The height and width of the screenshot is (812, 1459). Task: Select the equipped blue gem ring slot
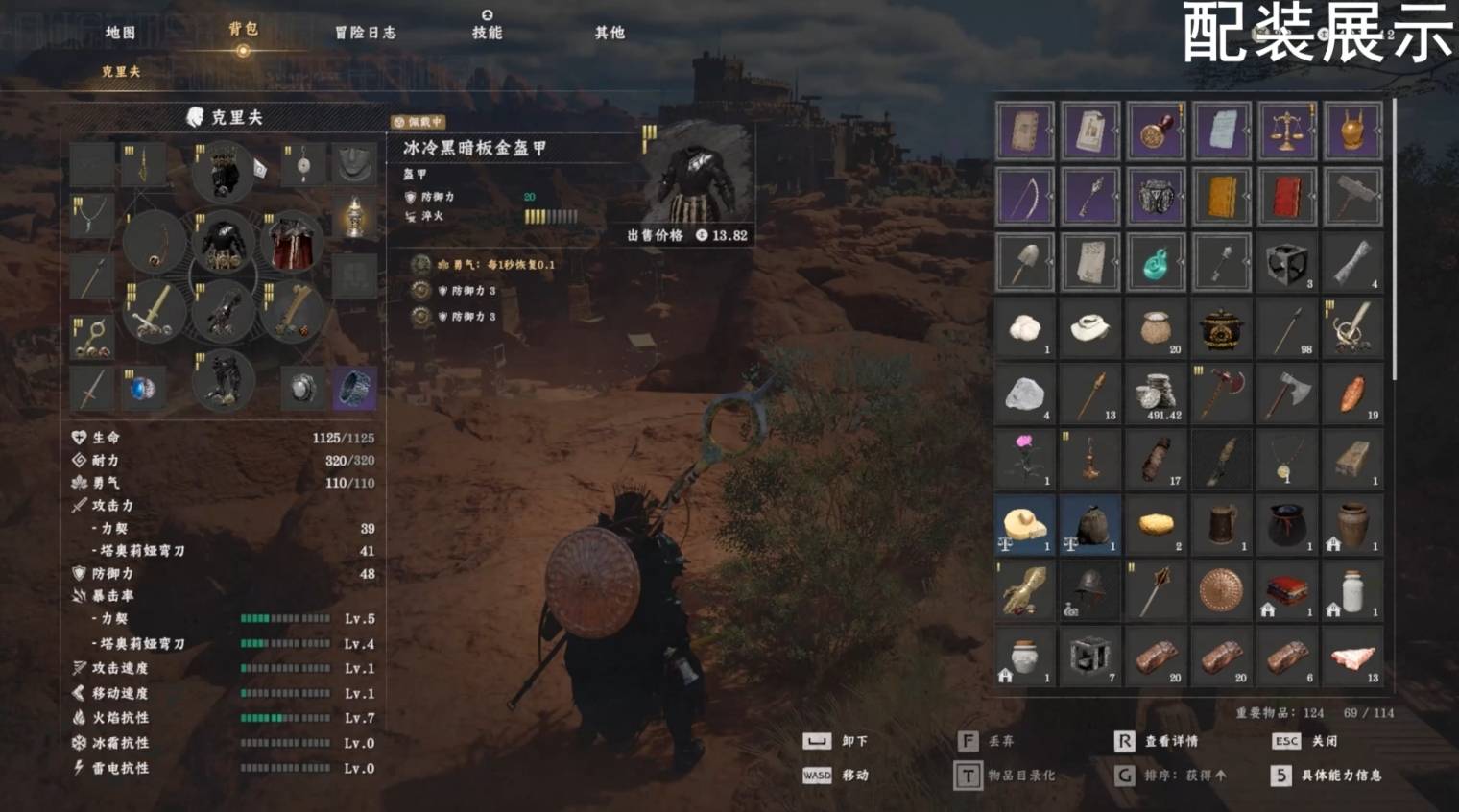click(x=143, y=389)
